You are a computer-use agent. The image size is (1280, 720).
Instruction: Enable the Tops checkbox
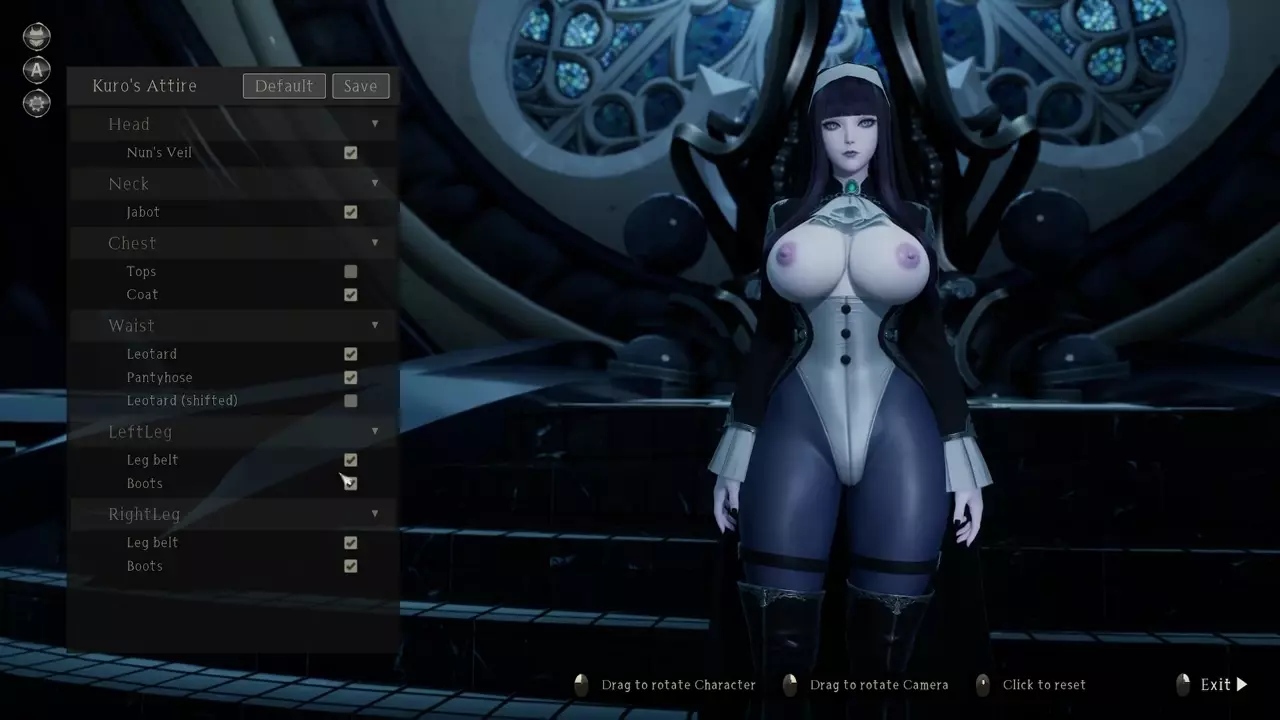[351, 271]
